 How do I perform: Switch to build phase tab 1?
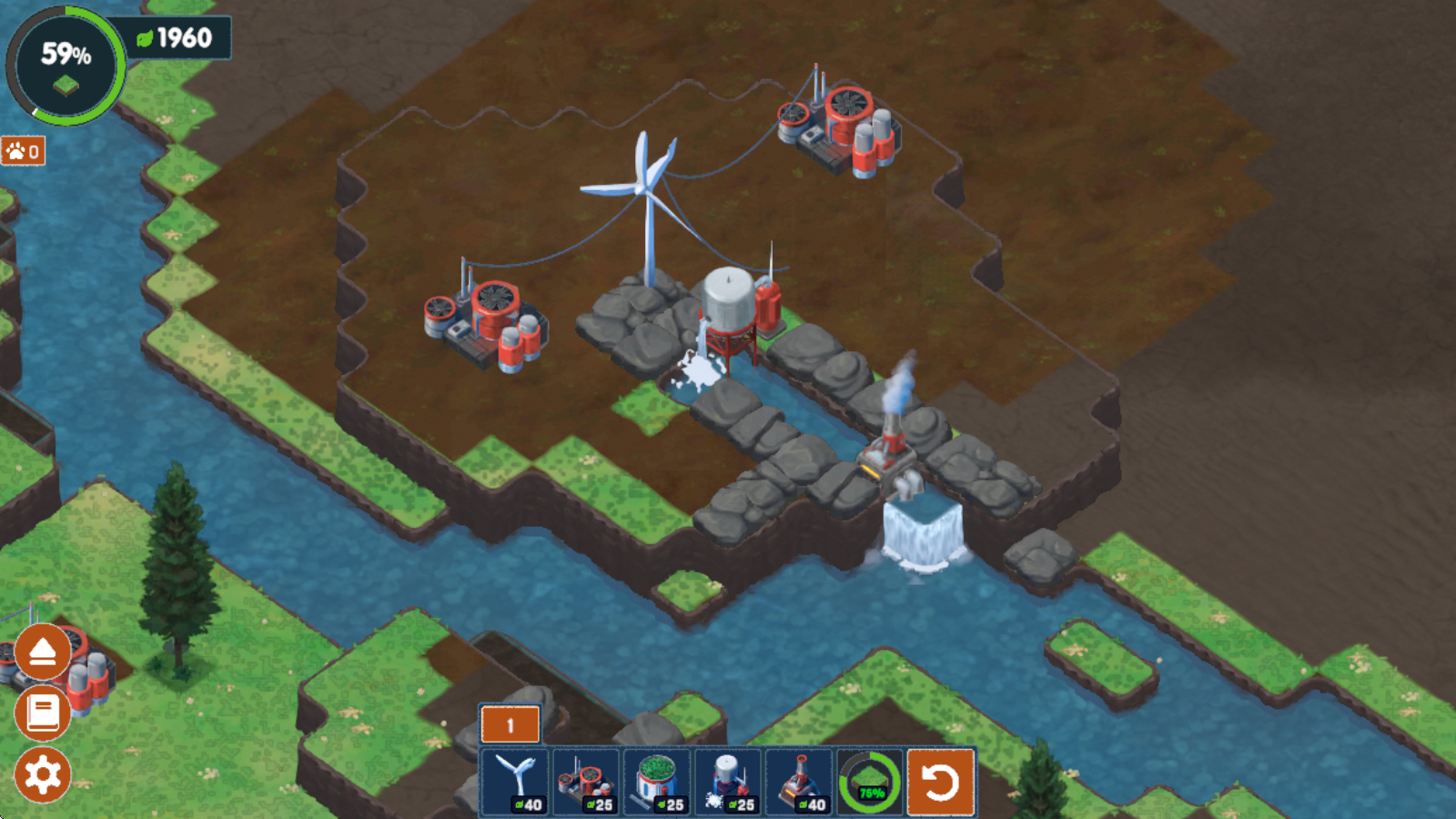tap(510, 725)
